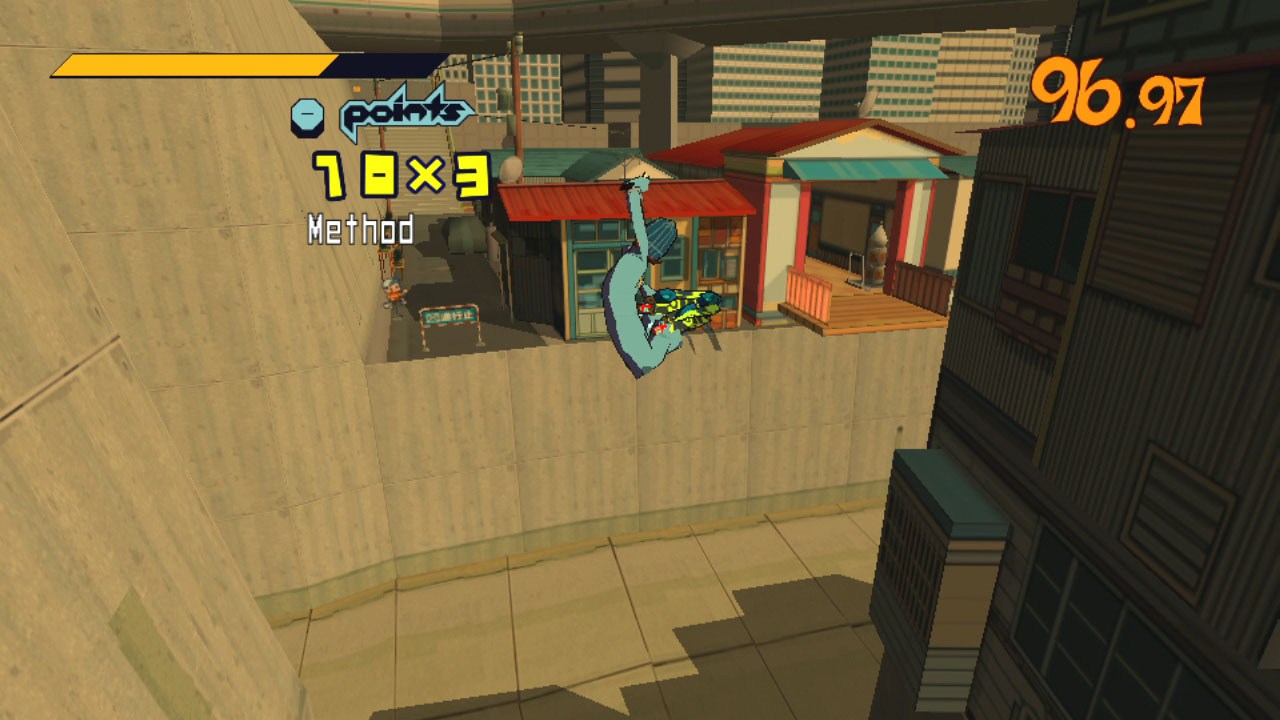
Task: Select the small pedestrian in the orange outfit
Action: click(395, 295)
